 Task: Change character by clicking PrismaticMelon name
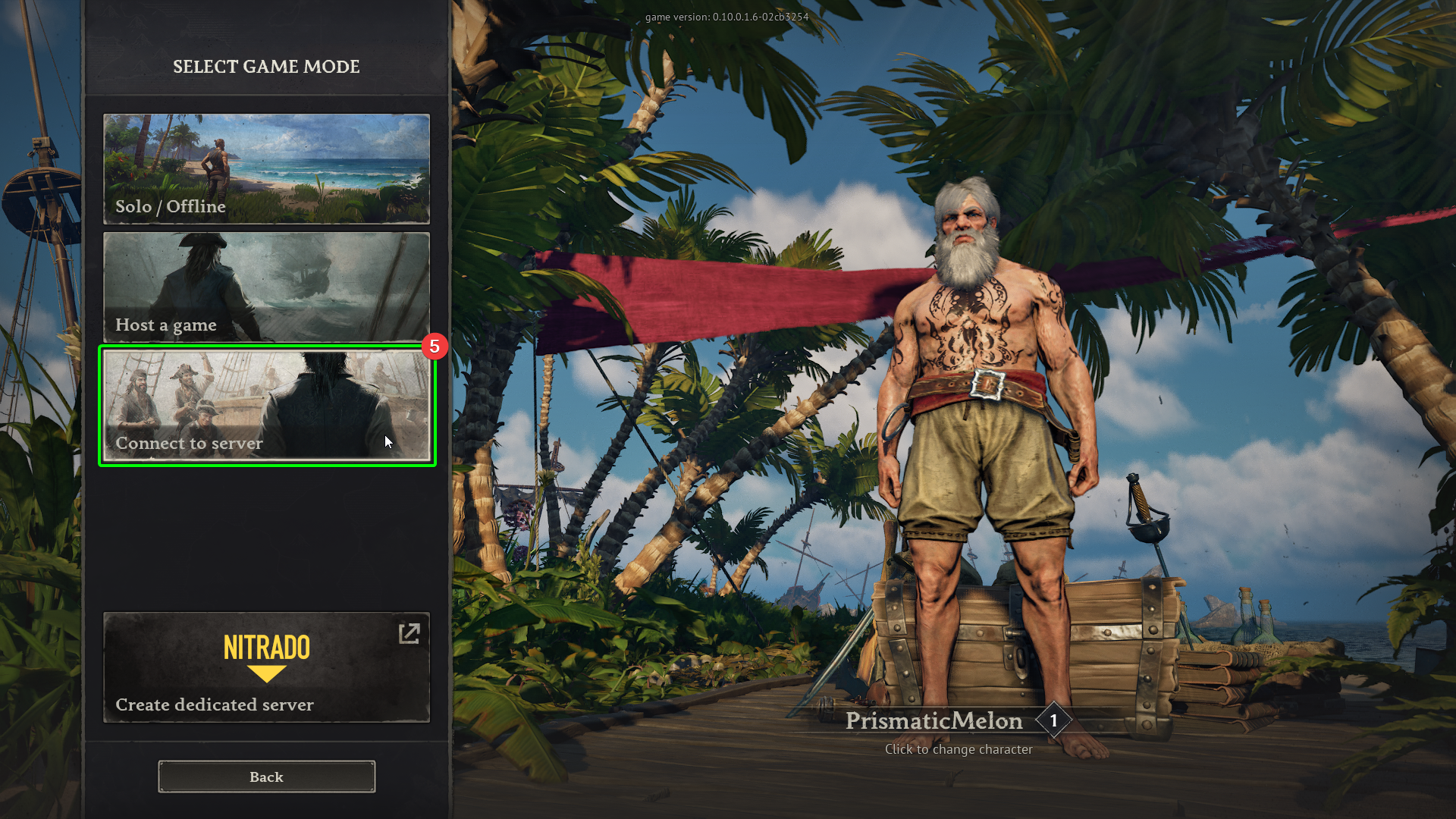click(934, 721)
